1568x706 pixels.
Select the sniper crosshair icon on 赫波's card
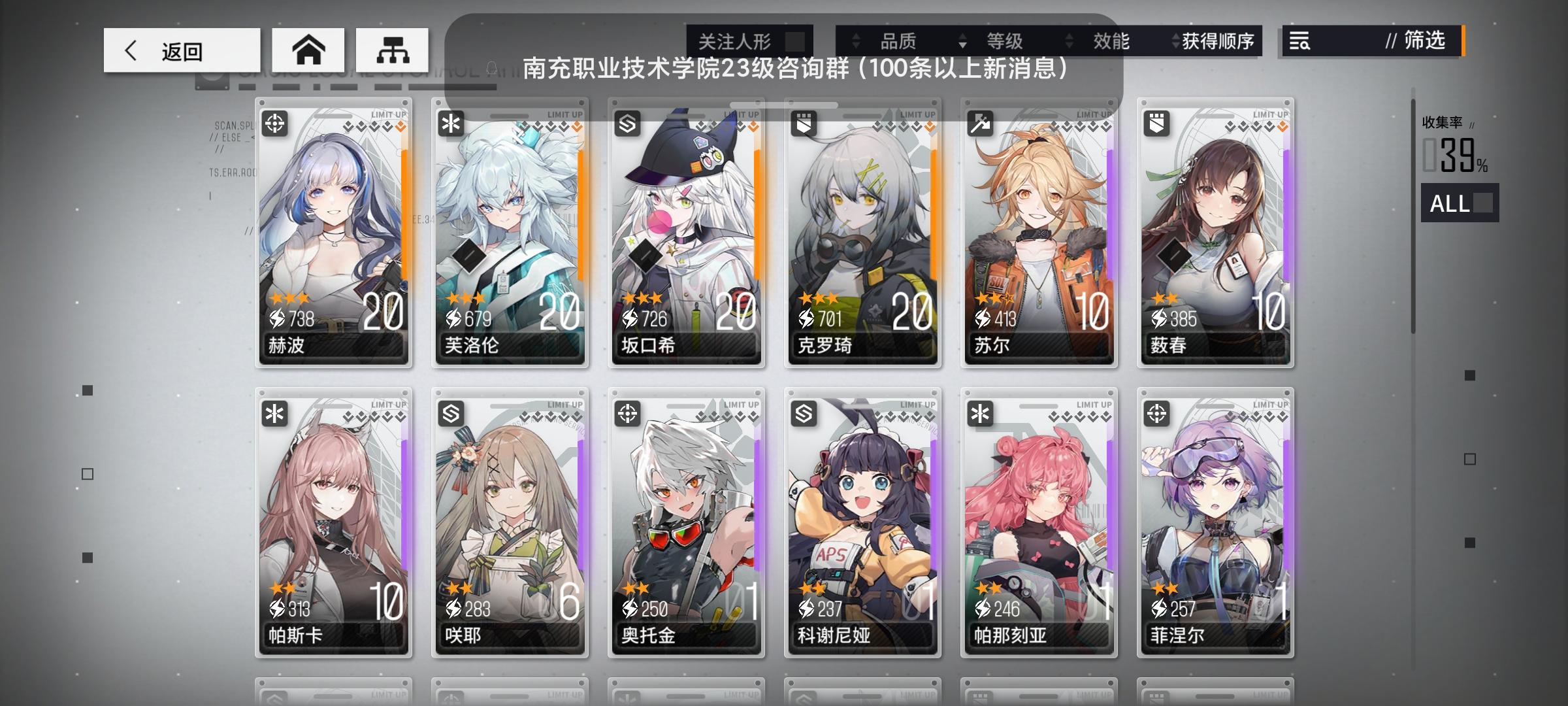(274, 124)
